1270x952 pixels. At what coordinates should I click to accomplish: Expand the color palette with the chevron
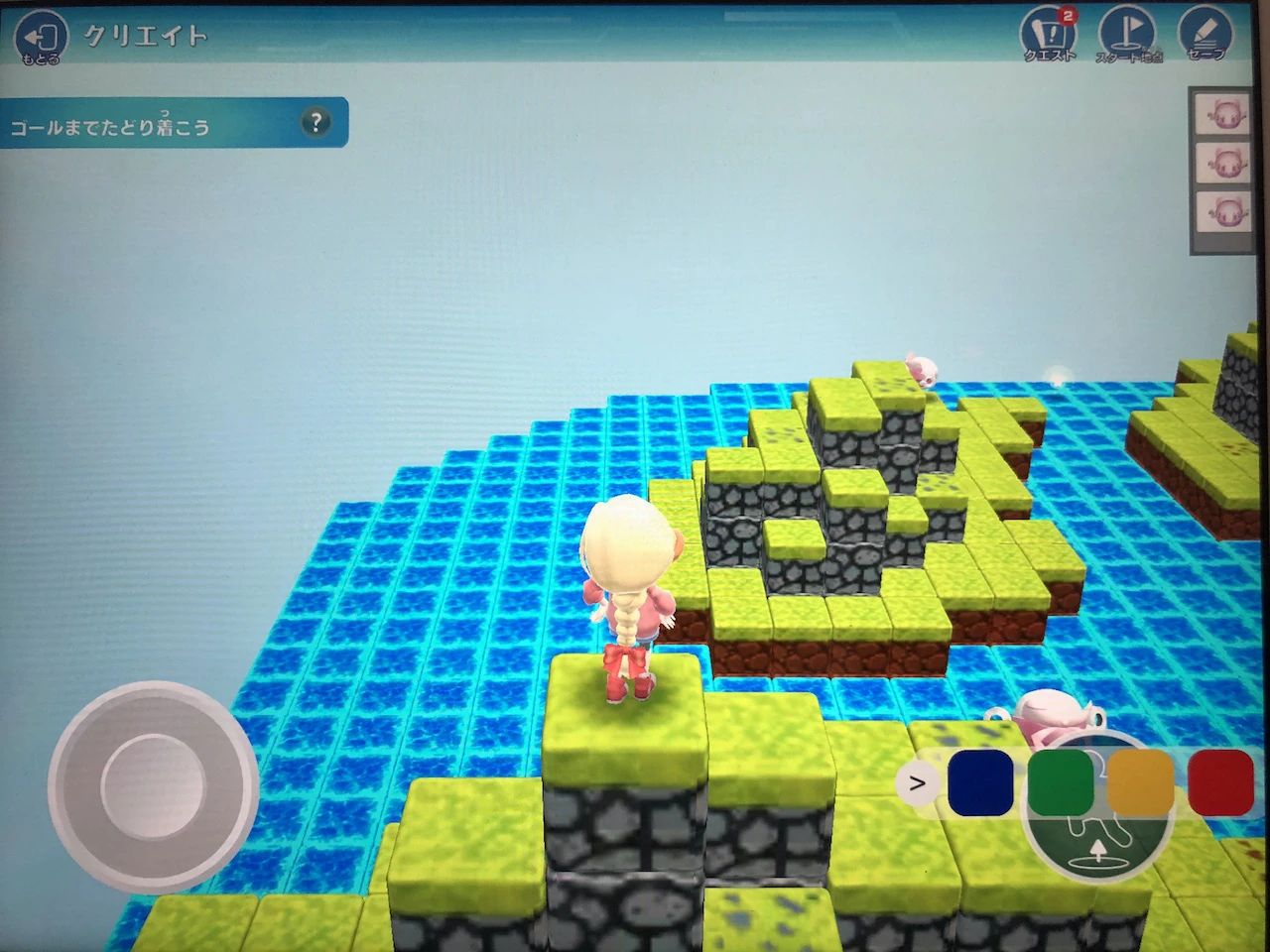tap(919, 783)
